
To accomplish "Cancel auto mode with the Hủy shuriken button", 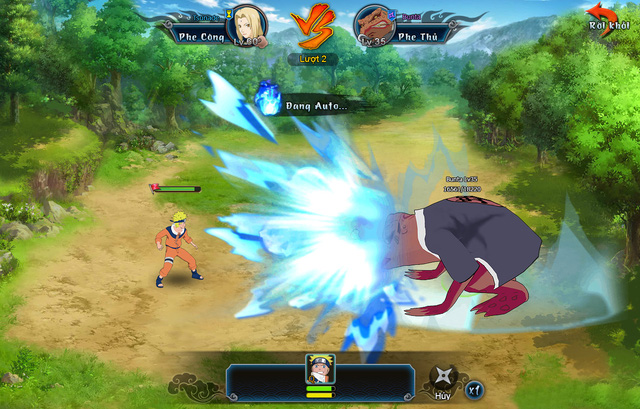I will click(x=441, y=379).
